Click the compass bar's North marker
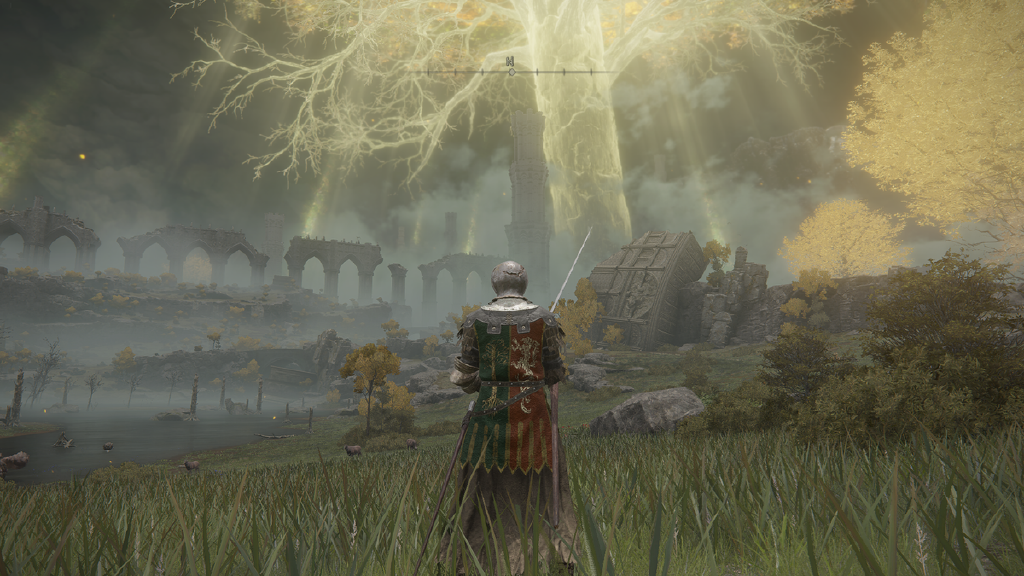The height and width of the screenshot is (576, 1024). [x=511, y=63]
